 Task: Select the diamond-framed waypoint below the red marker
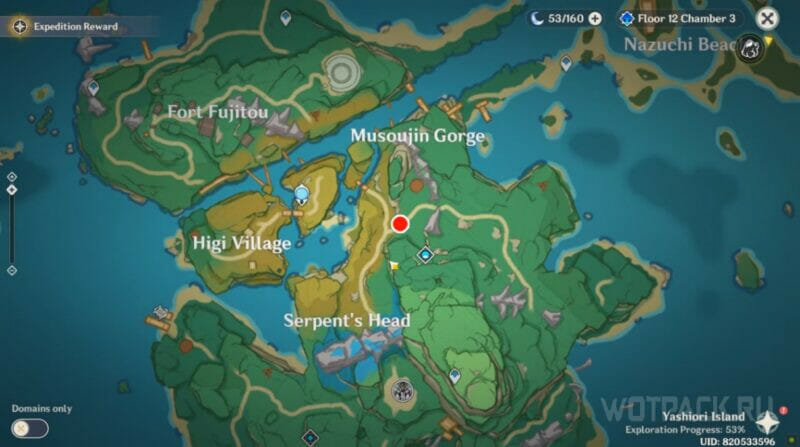tap(425, 256)
